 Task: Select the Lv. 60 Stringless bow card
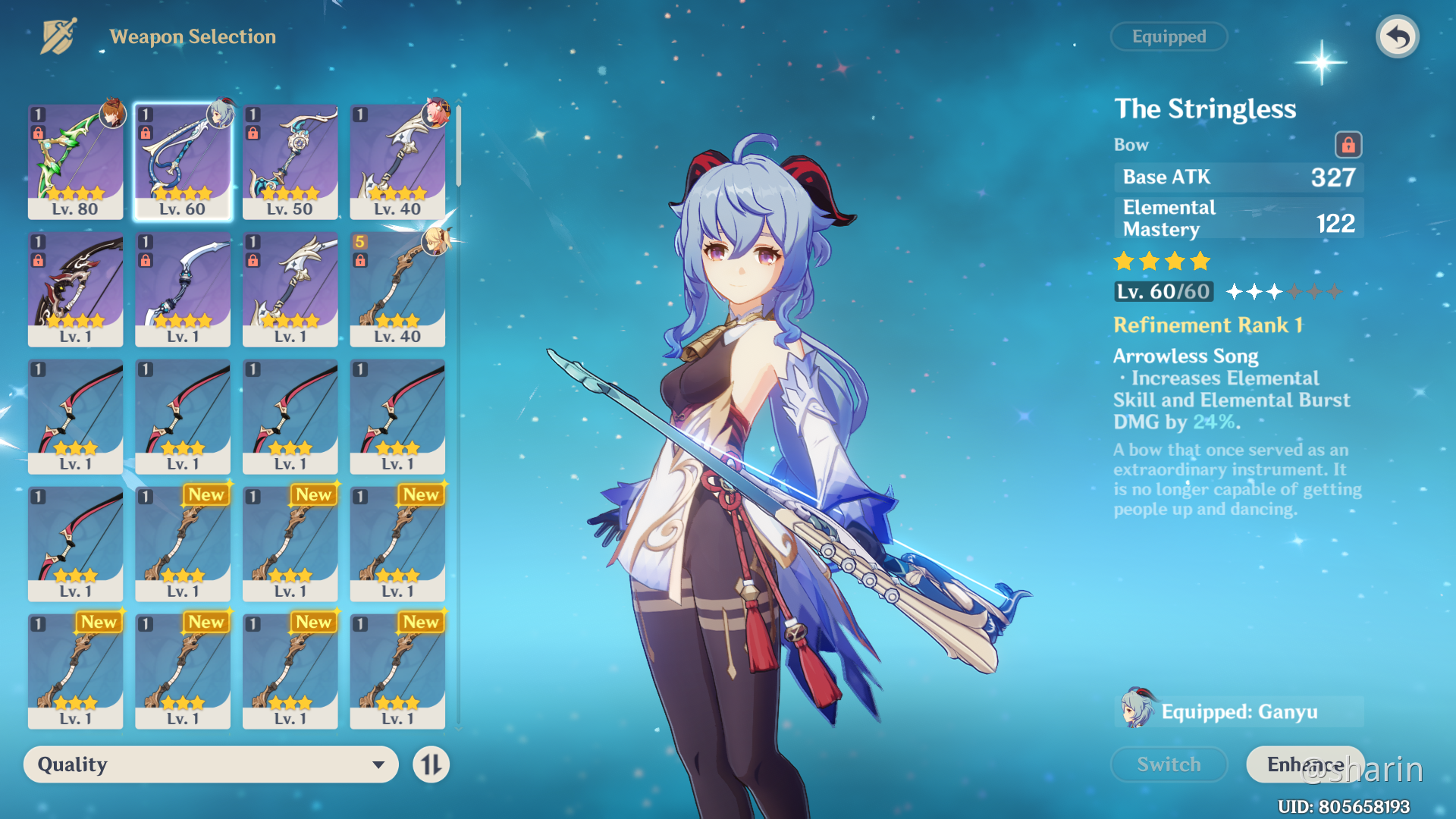[x=183, y=161]
